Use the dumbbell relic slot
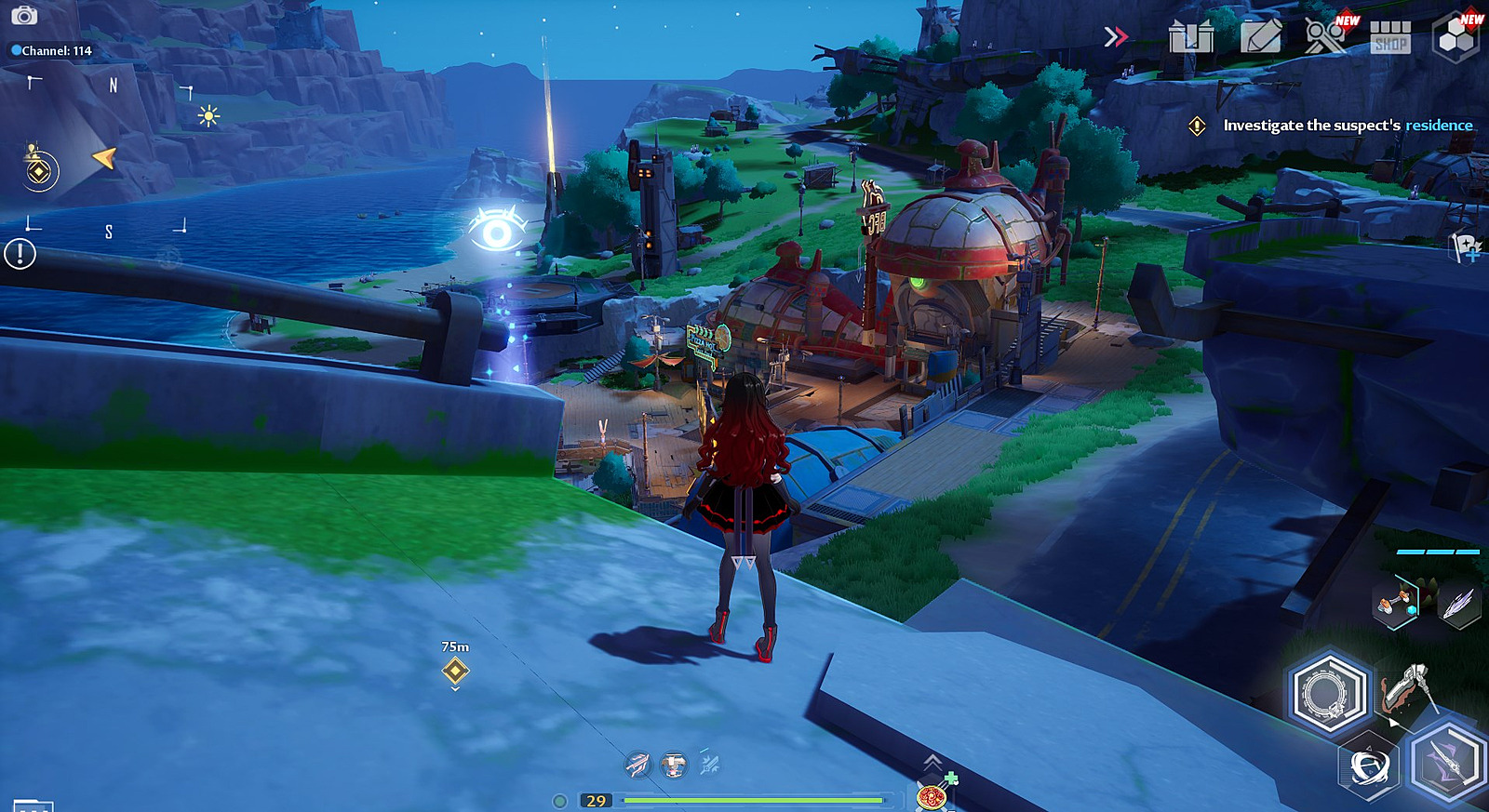The width and height of the screenshot is (1489, 812). click(x=1395, y=604)
